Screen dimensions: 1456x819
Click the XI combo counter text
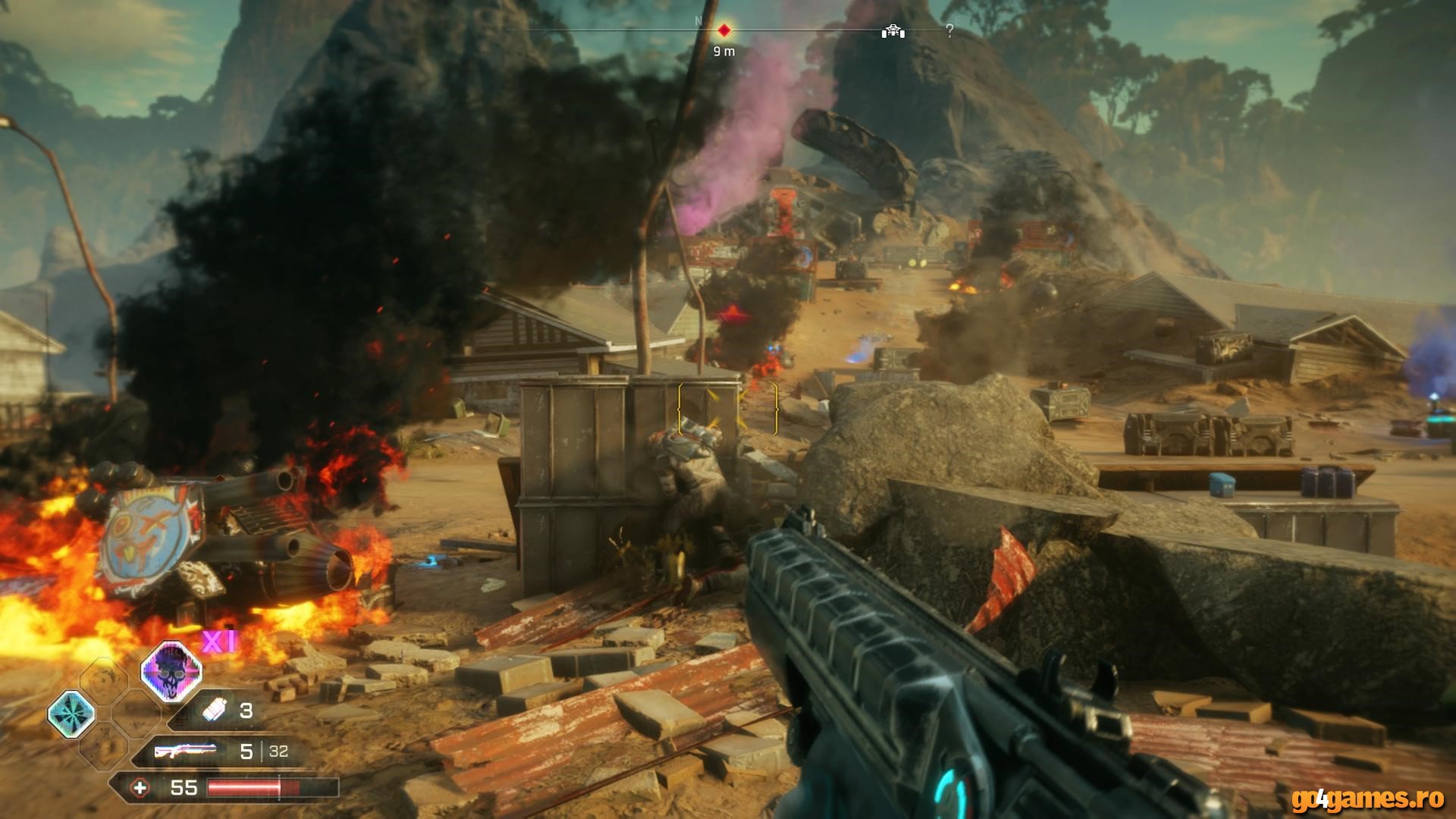tap(218, 642)
